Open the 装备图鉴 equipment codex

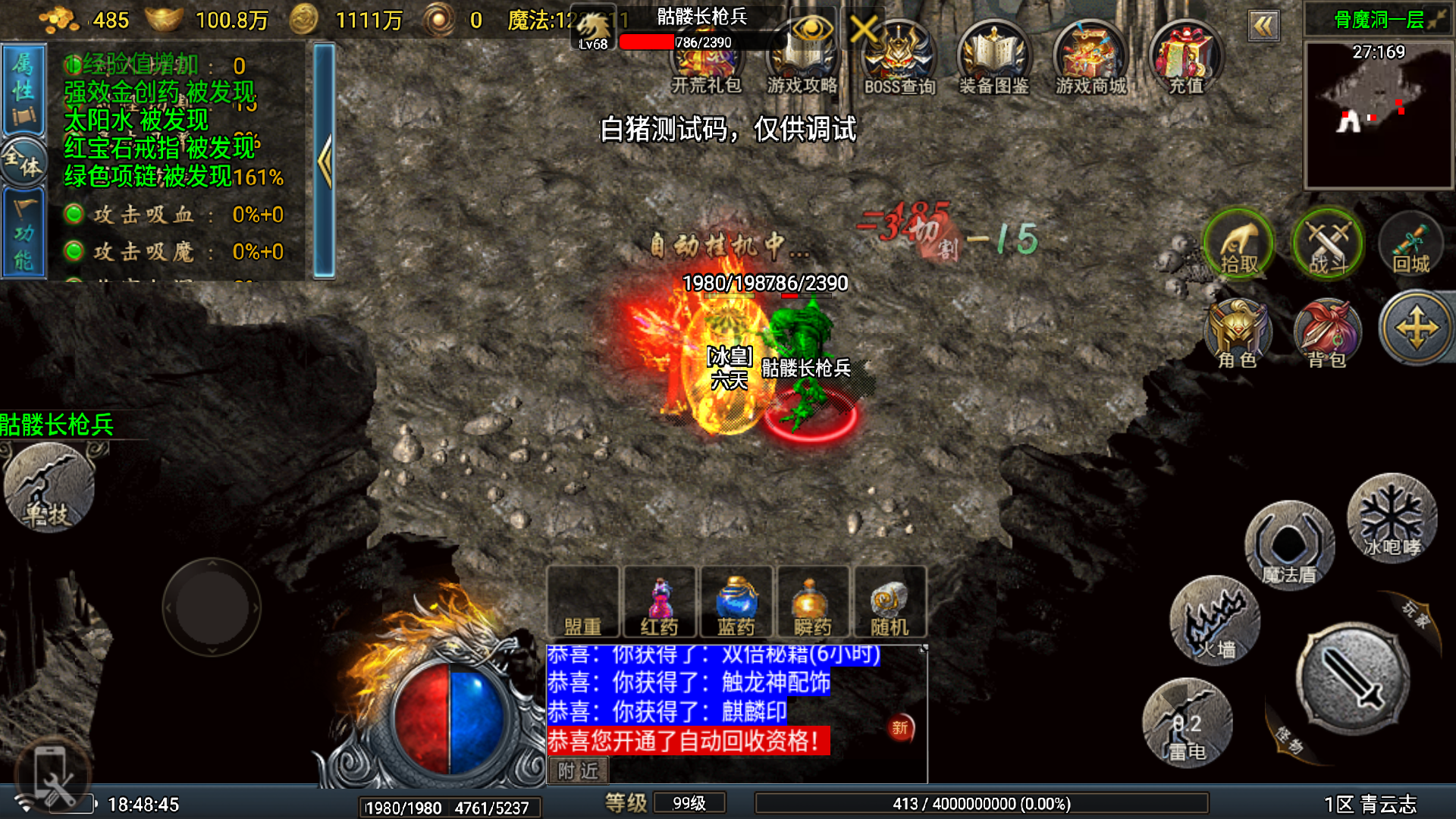[993, 59]
